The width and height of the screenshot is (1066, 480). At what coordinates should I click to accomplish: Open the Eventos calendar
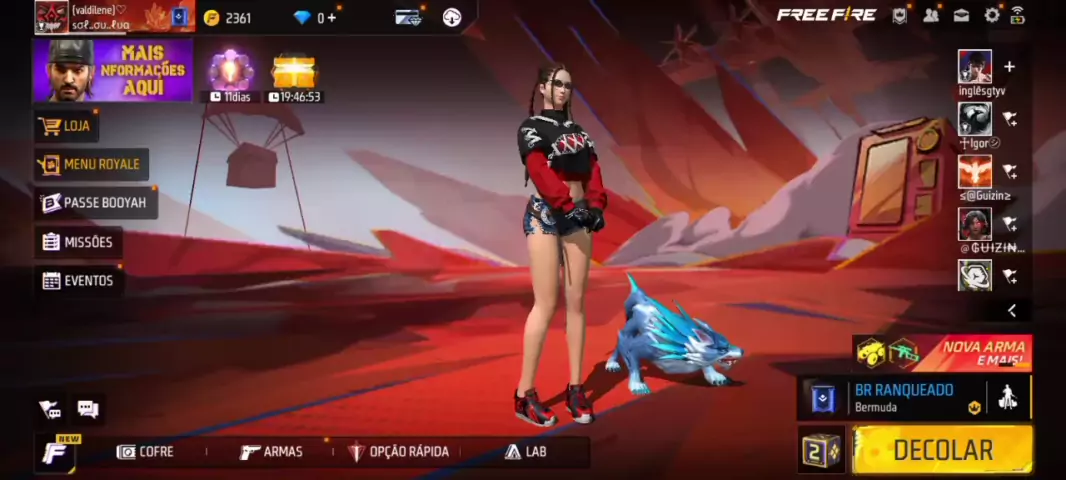[78, 281]
